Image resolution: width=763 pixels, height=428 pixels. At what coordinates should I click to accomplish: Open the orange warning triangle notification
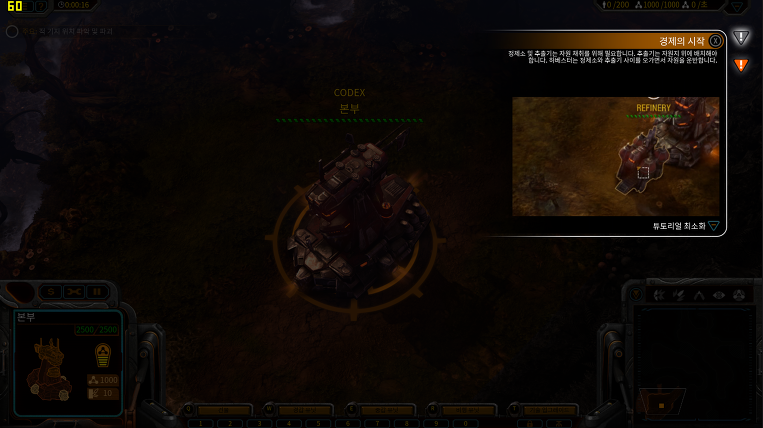point(741,66)
